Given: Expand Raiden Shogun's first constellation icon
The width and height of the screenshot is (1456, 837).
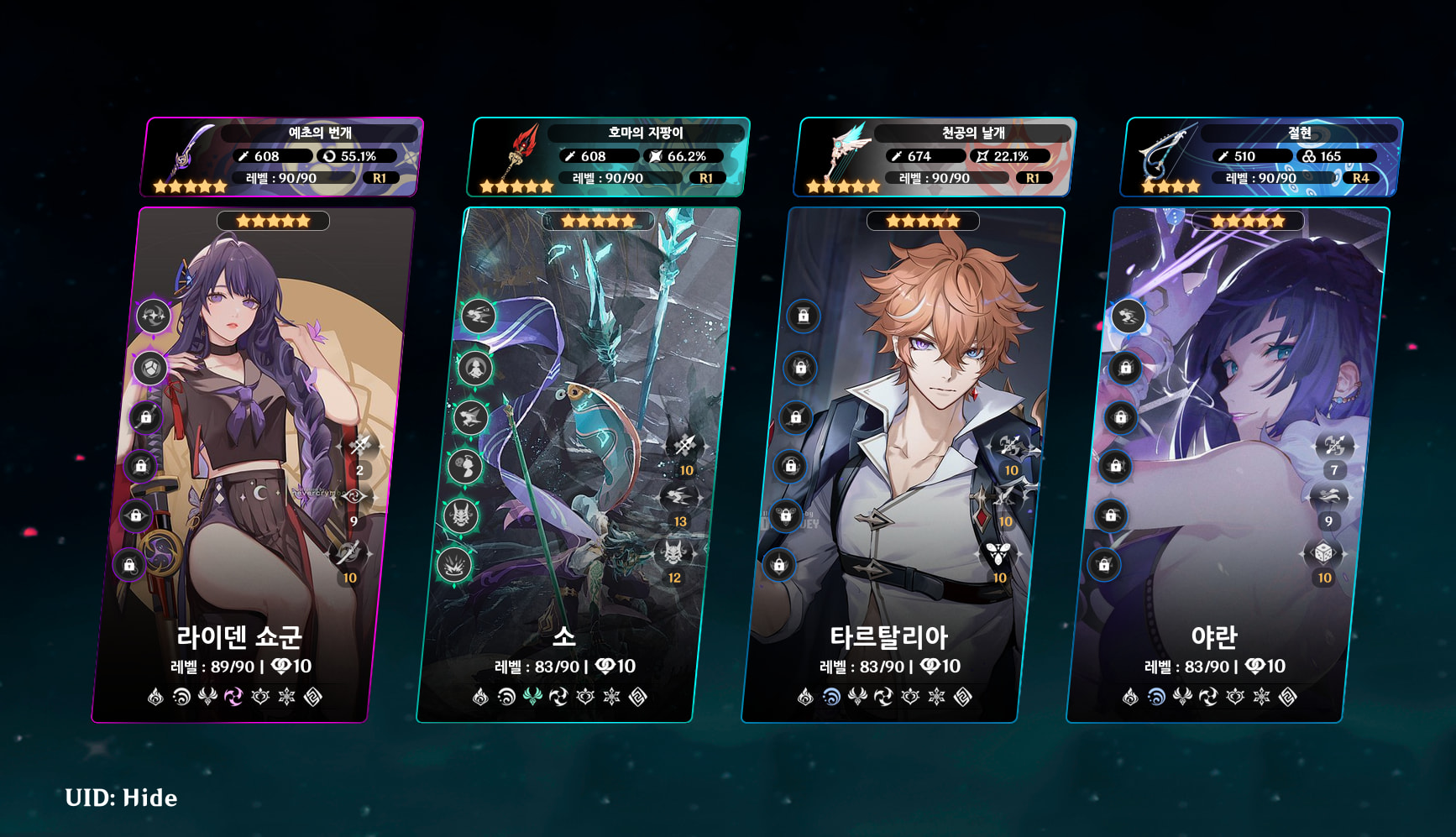Looking at the screenshot, I should (152, 315).
